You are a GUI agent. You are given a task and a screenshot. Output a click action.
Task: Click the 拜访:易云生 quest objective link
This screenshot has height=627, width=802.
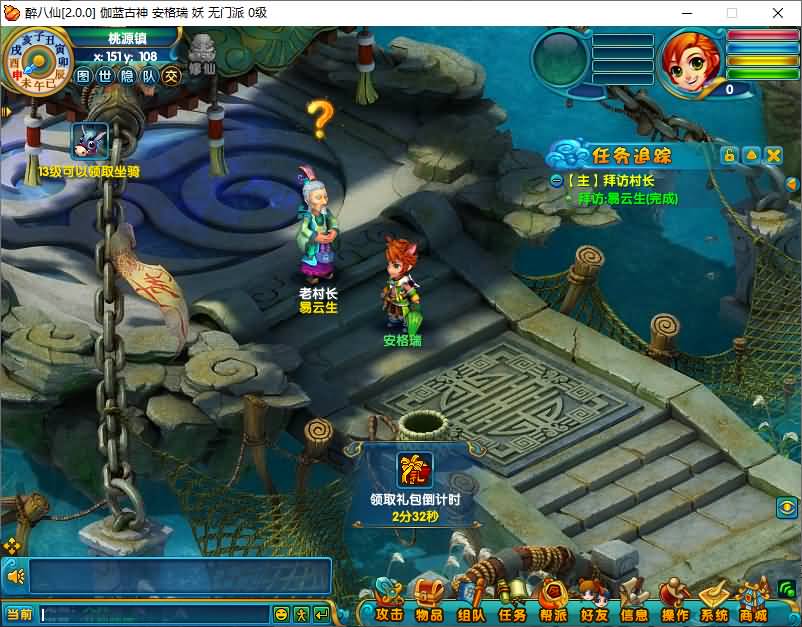[x=627, y=198]
